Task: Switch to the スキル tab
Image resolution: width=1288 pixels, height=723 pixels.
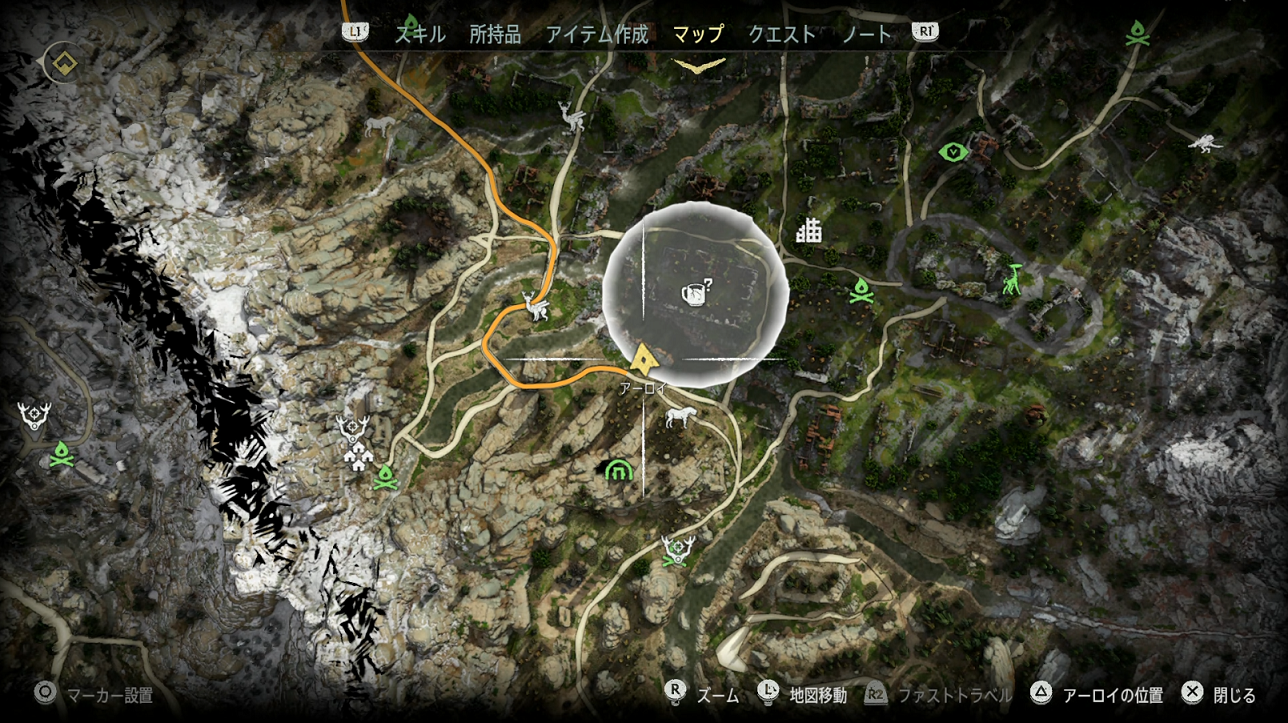Action: point(421,34)
